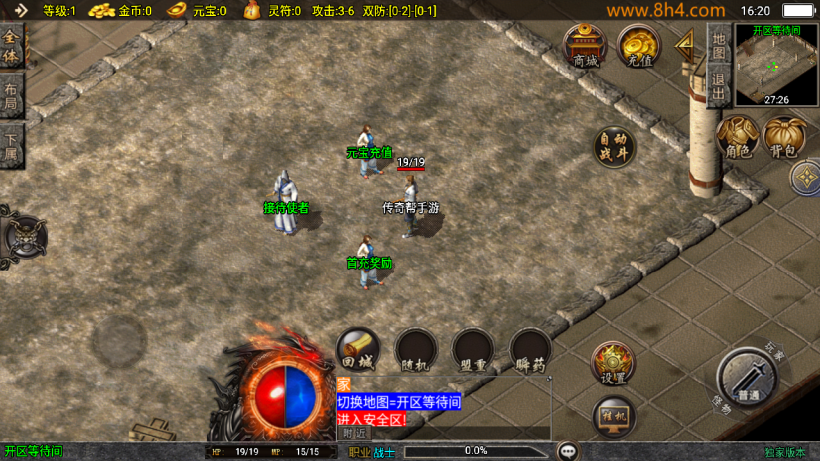Open the 充值 recharge menu
Image resolution: width=820 pixels, height=461 pixels.
tap(637, 45)
